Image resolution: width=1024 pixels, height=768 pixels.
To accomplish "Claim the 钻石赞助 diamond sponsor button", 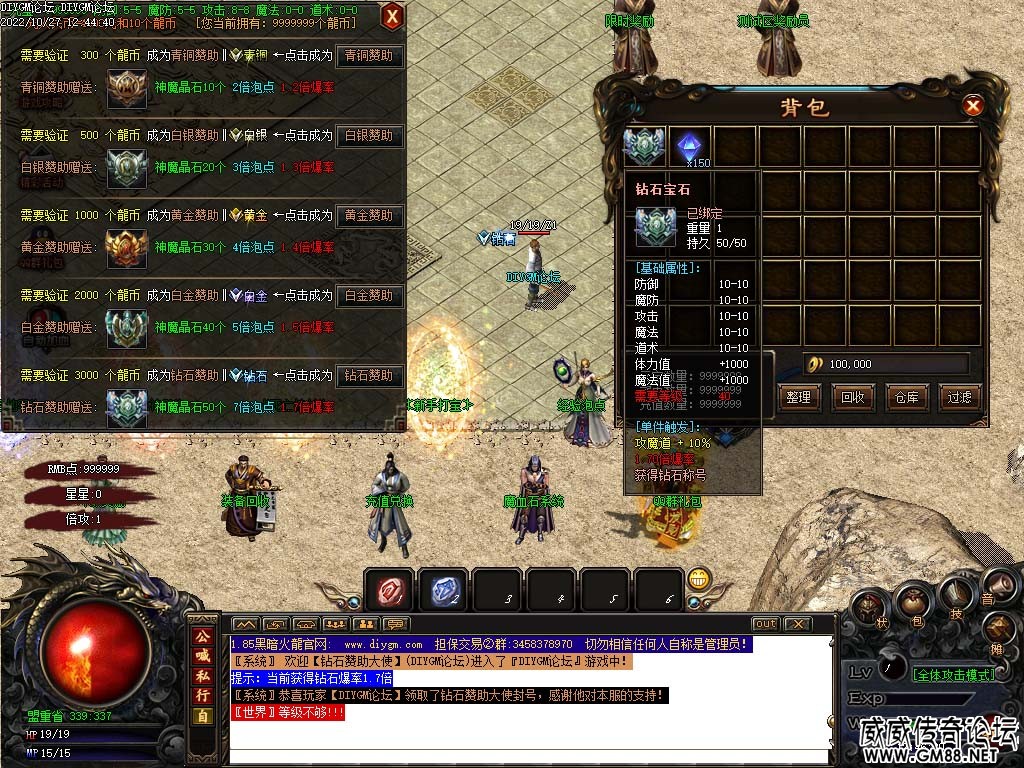I will click(x=369, y=376).
